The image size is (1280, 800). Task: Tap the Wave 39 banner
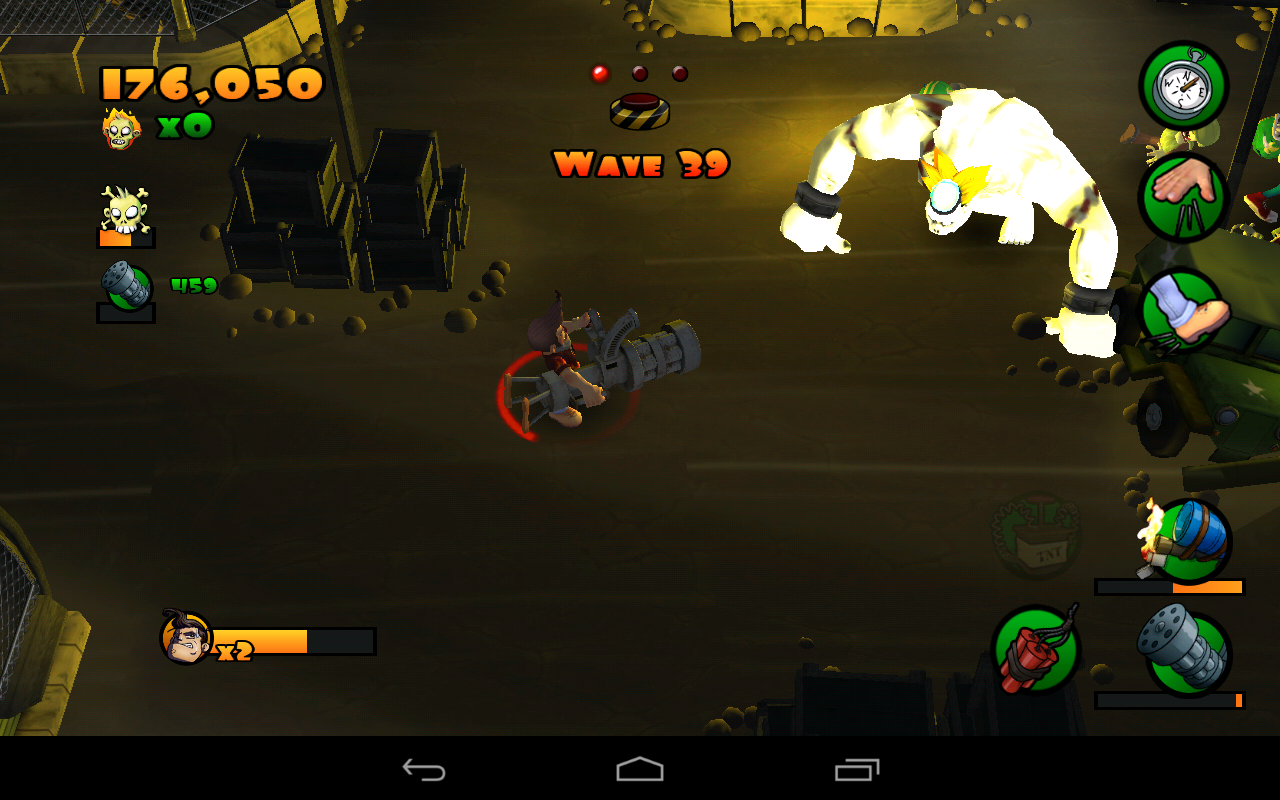pos(640,166)
